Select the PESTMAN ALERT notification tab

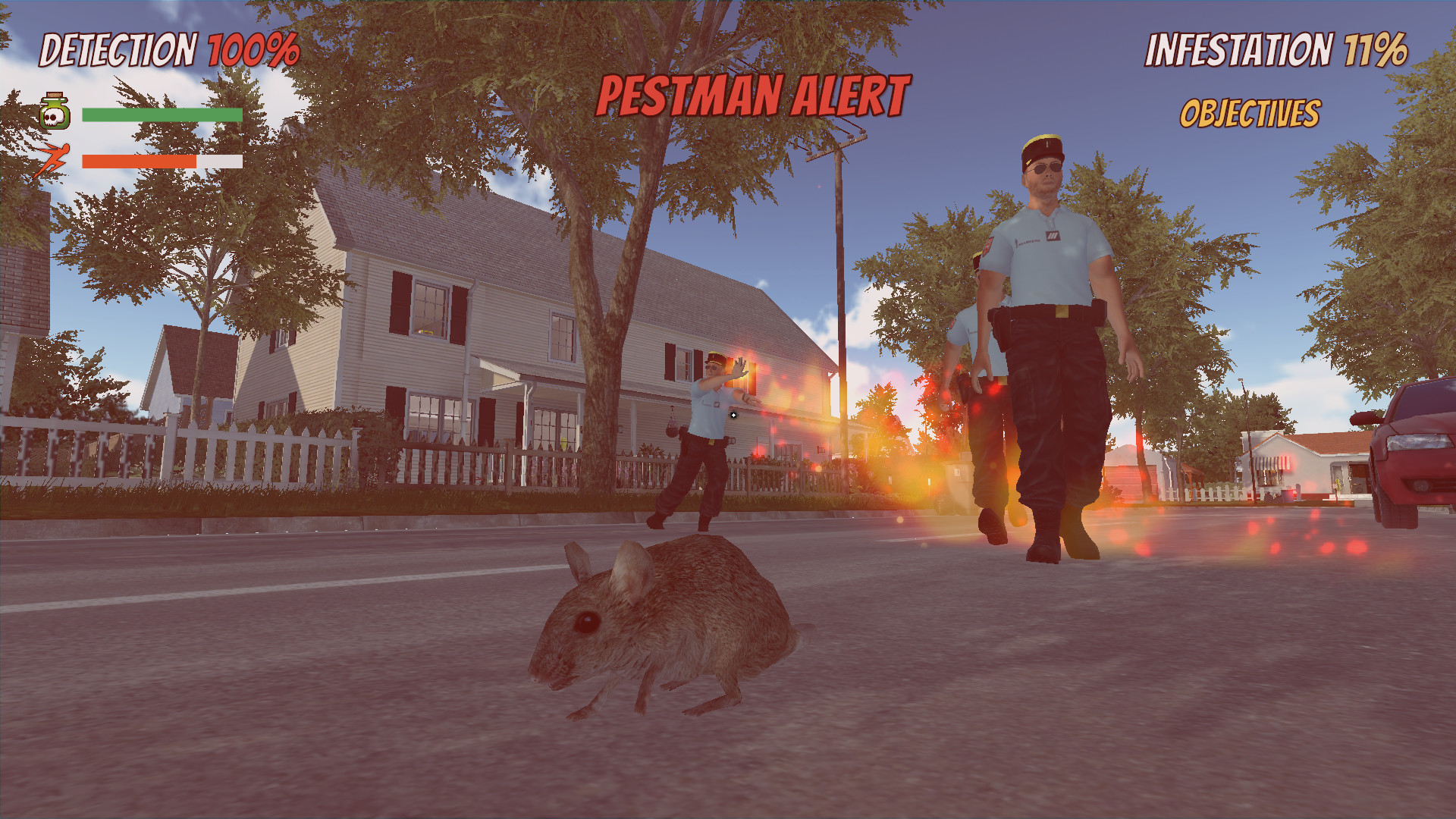(753, 94)
